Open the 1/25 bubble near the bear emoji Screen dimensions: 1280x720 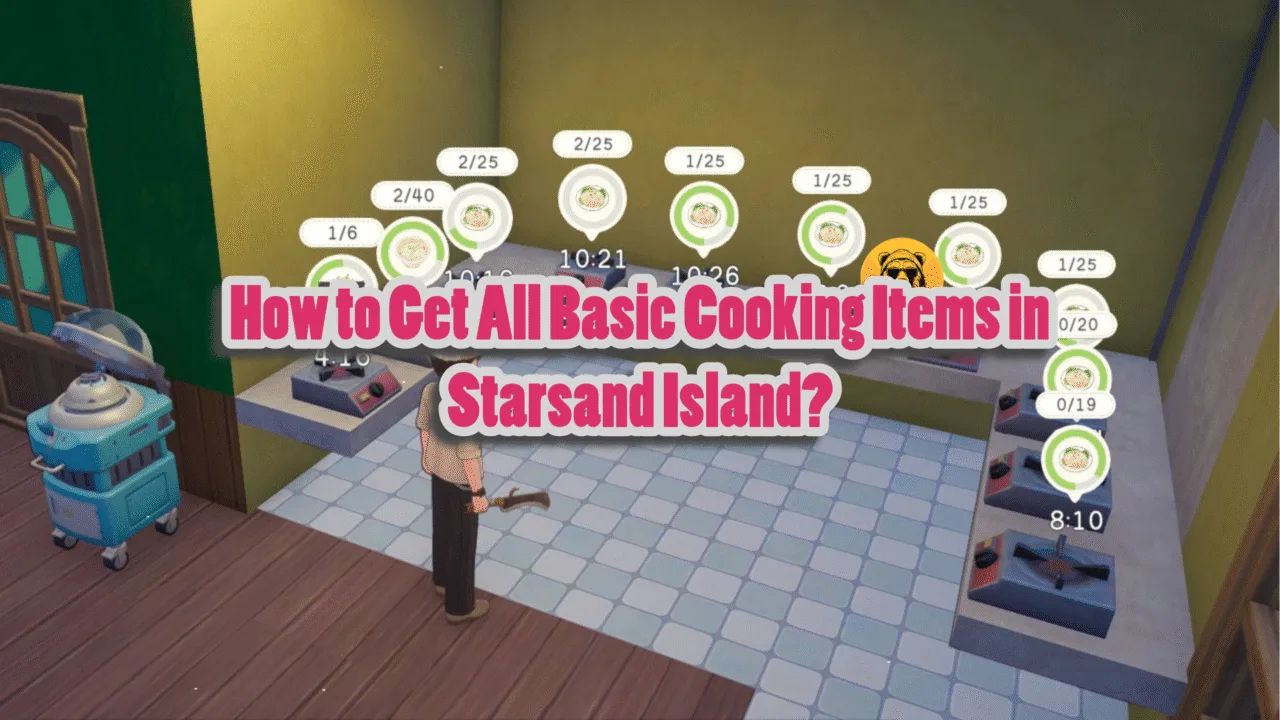pyautogui.click(x=967, y=203)
